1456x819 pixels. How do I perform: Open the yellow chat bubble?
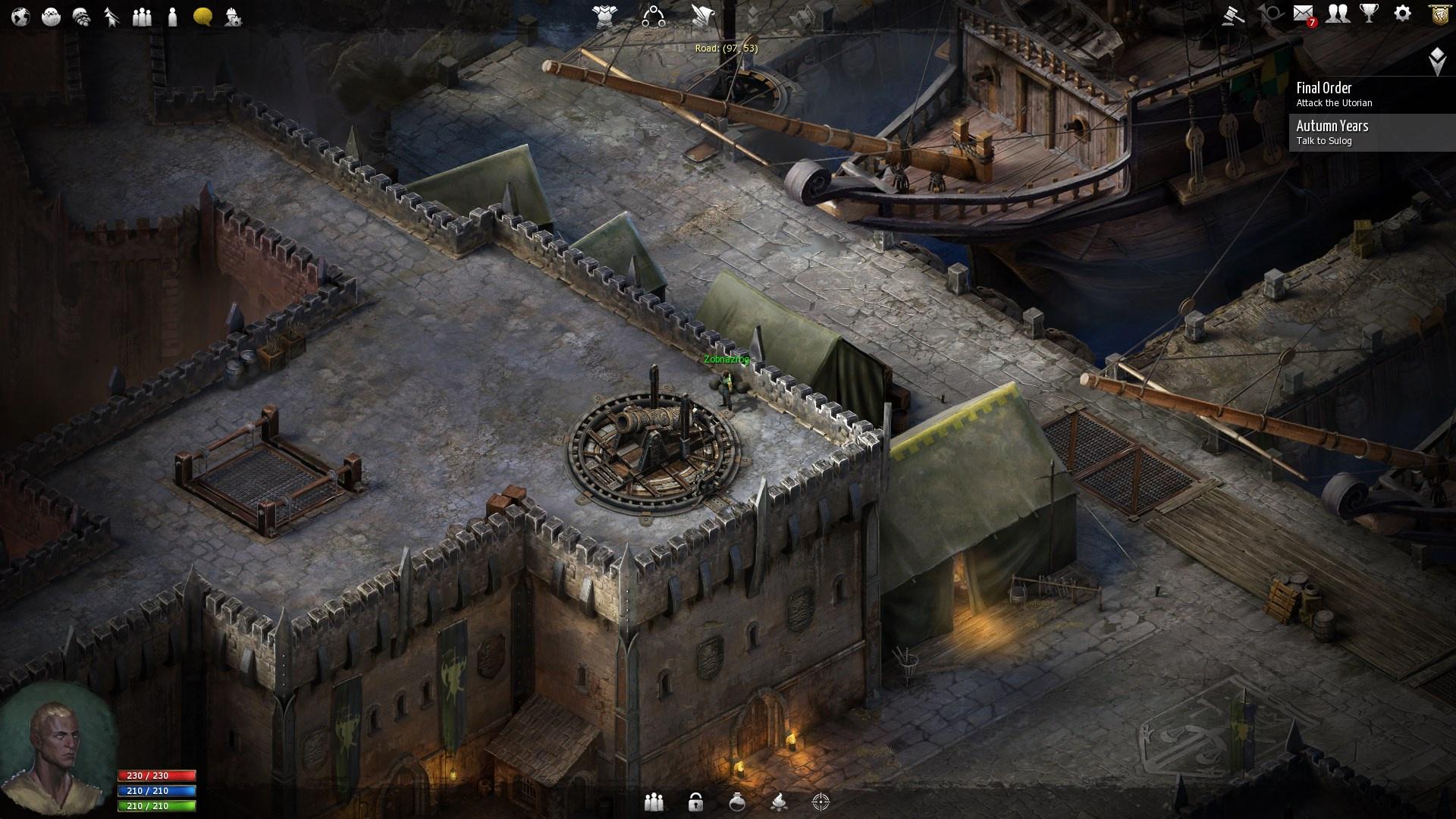point(202,16)
